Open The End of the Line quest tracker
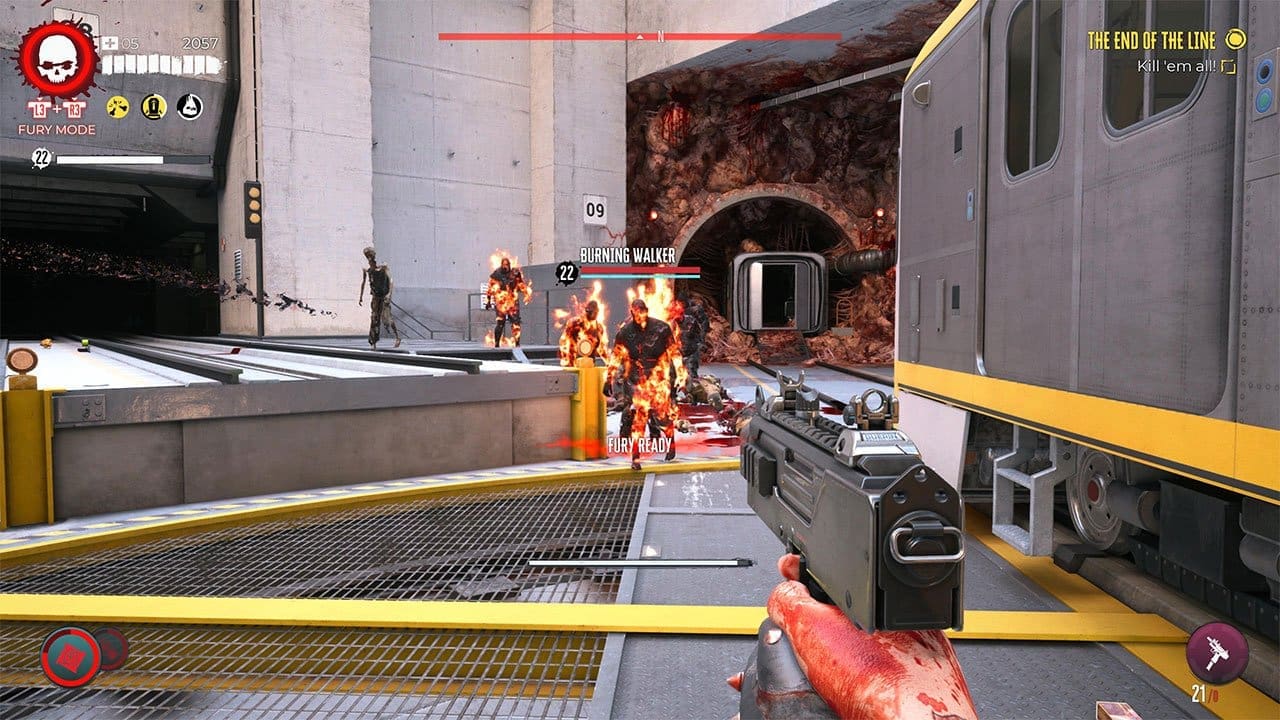The height and width of the screenshot is (720, 1280). point(1151,41)
